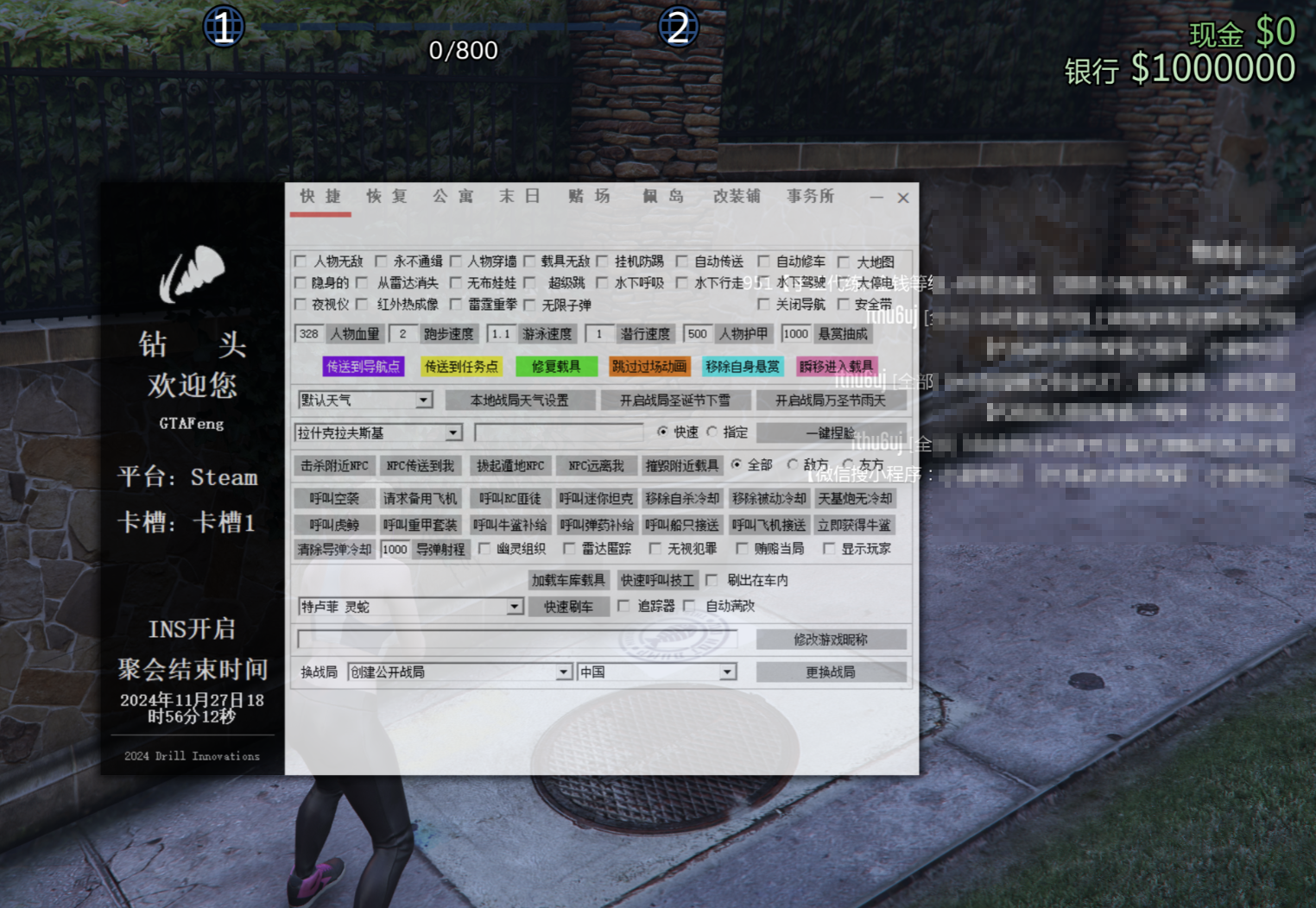The image size is (1316, 908).
Task: Open the 公寓 tab
Action: (x=453, y=197)
